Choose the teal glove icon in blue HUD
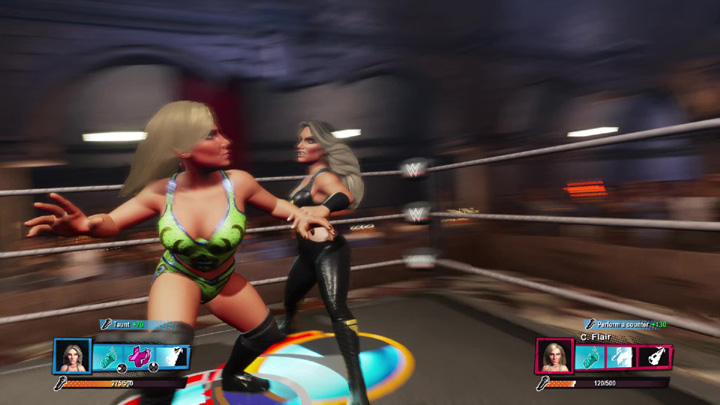 [x=108, y=357]
